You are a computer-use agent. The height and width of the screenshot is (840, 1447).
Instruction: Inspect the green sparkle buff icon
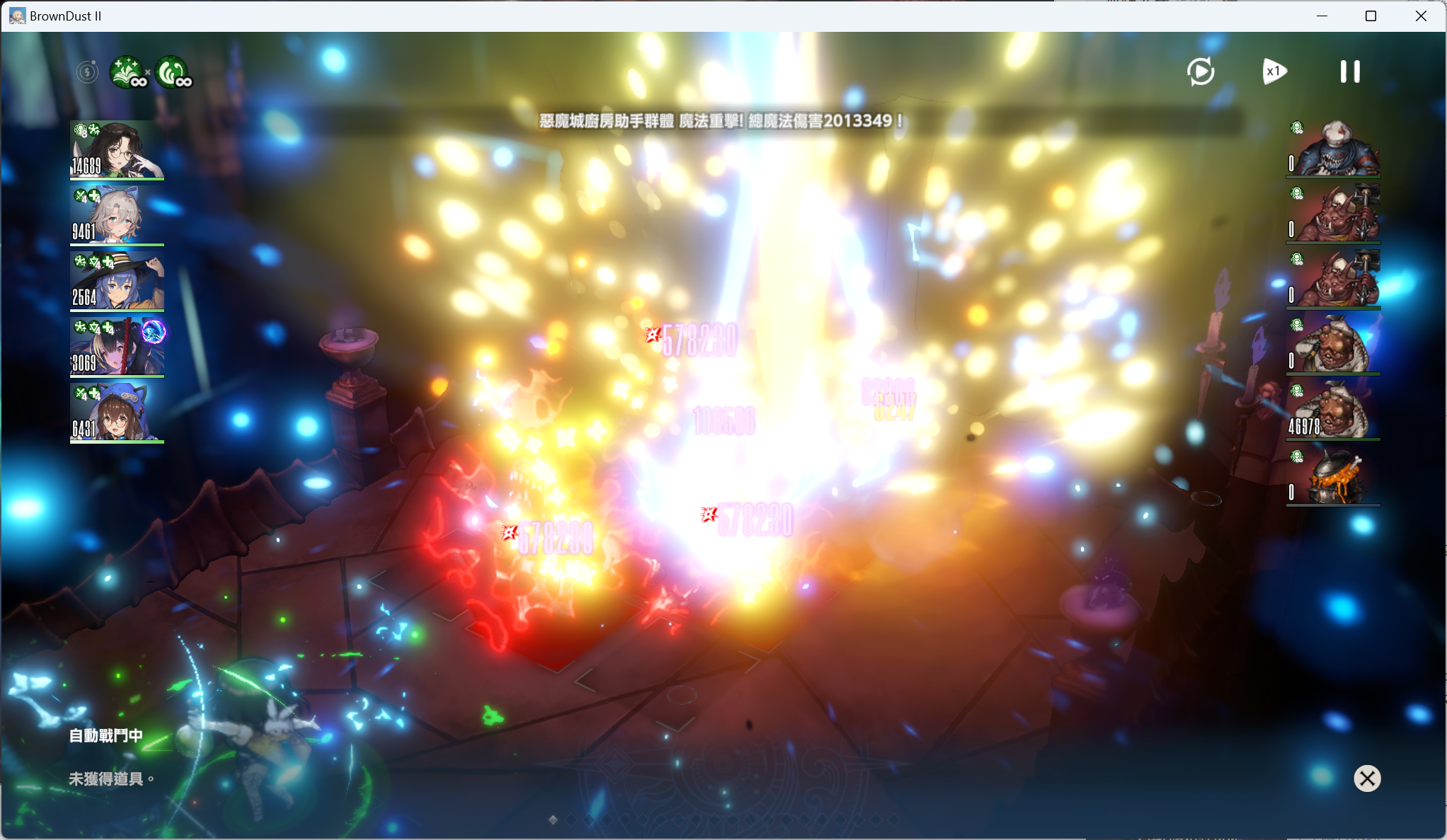pos(127,71)
